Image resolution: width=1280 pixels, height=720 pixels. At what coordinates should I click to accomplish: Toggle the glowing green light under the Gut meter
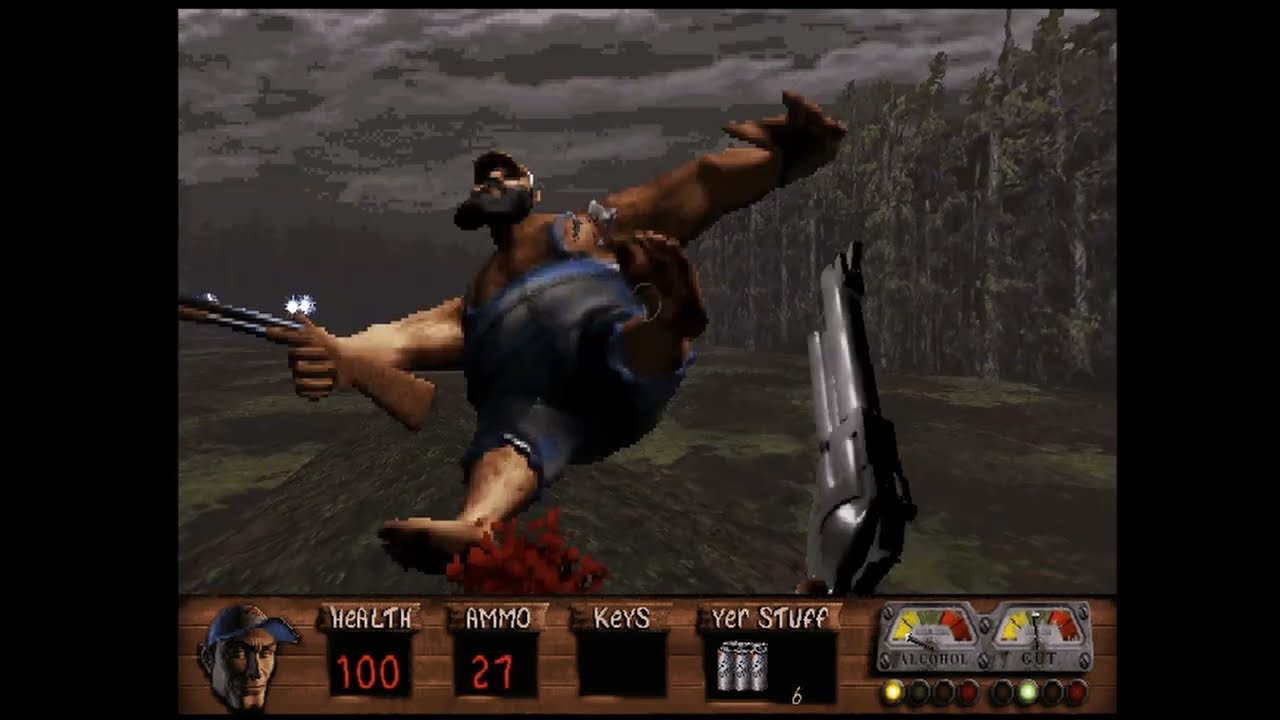(x=1026, y=691)
